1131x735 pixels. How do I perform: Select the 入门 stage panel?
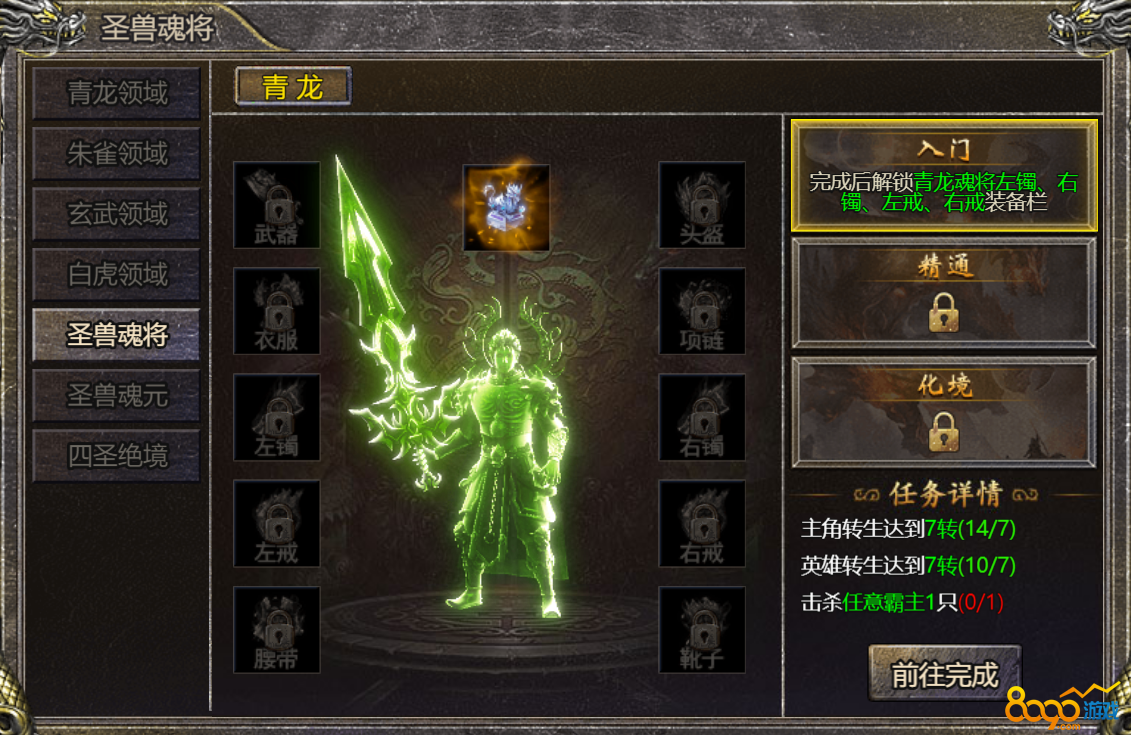coord(944,176)
